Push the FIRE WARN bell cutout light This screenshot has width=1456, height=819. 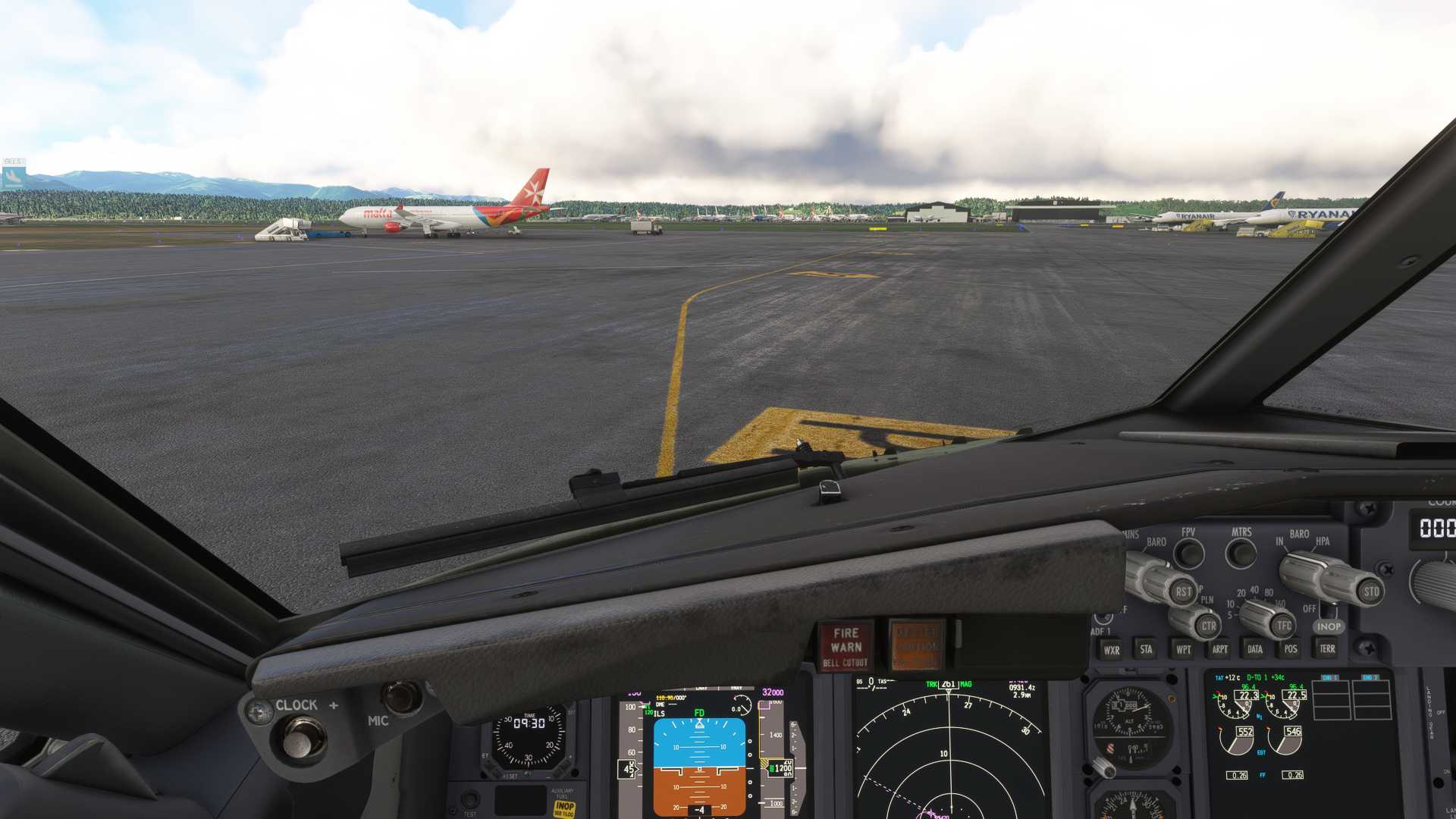(x=846, y=646)
